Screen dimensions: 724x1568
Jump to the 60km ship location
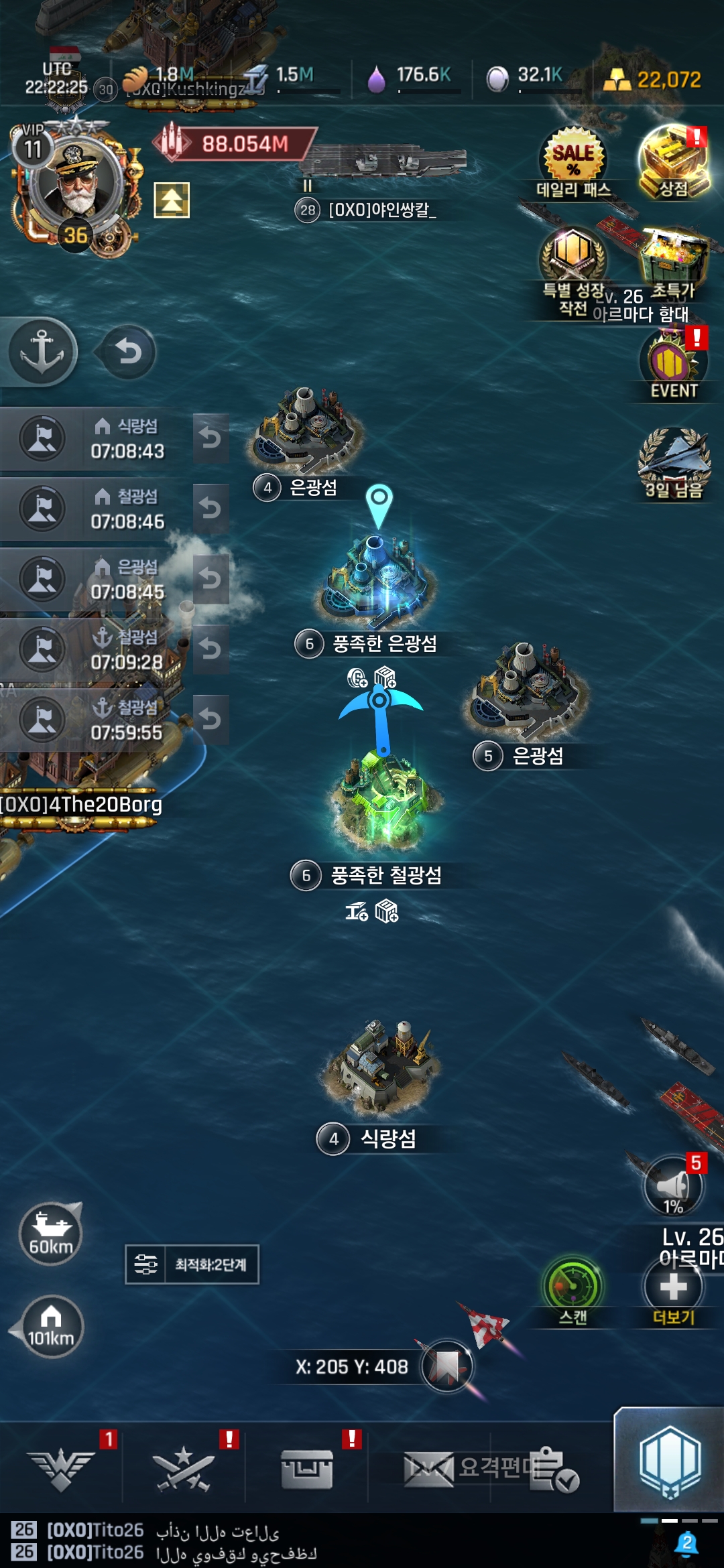[51, 1233]
